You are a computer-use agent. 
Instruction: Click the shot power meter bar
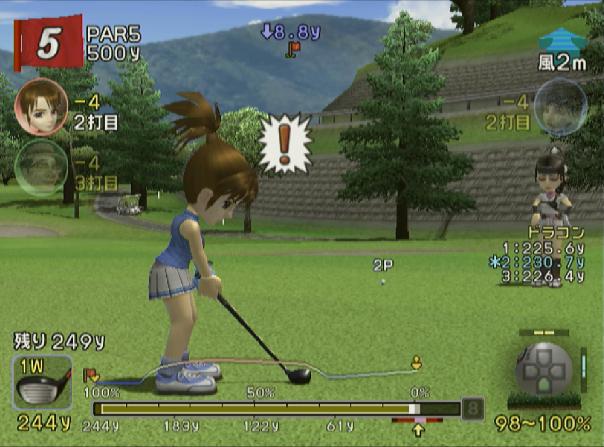point(275,408)
